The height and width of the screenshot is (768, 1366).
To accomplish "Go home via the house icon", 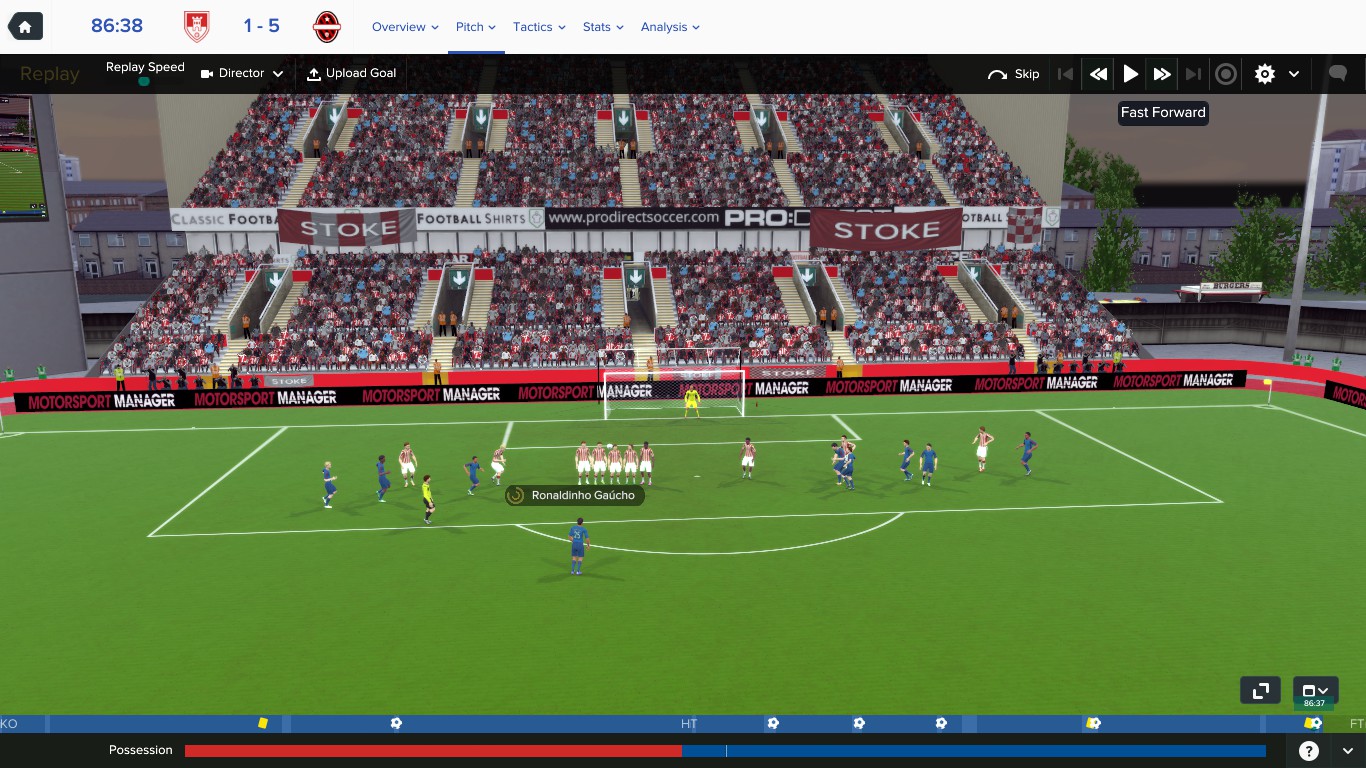I will [24, 25].
